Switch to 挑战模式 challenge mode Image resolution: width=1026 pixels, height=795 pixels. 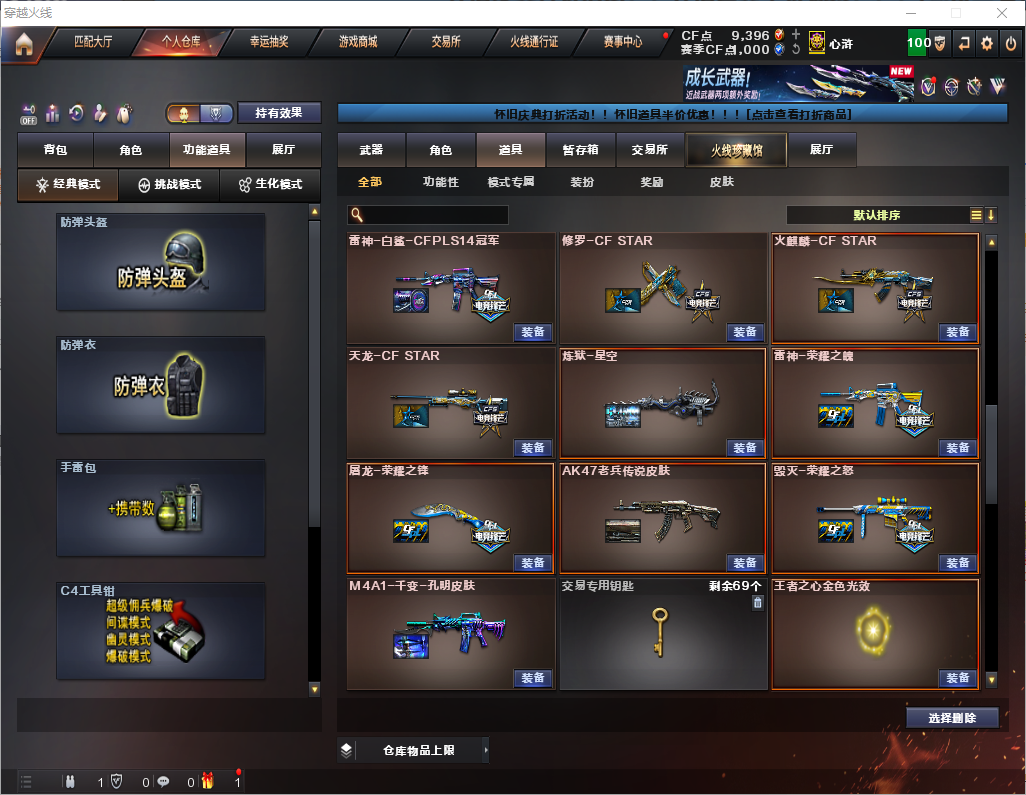click(169, 185)
